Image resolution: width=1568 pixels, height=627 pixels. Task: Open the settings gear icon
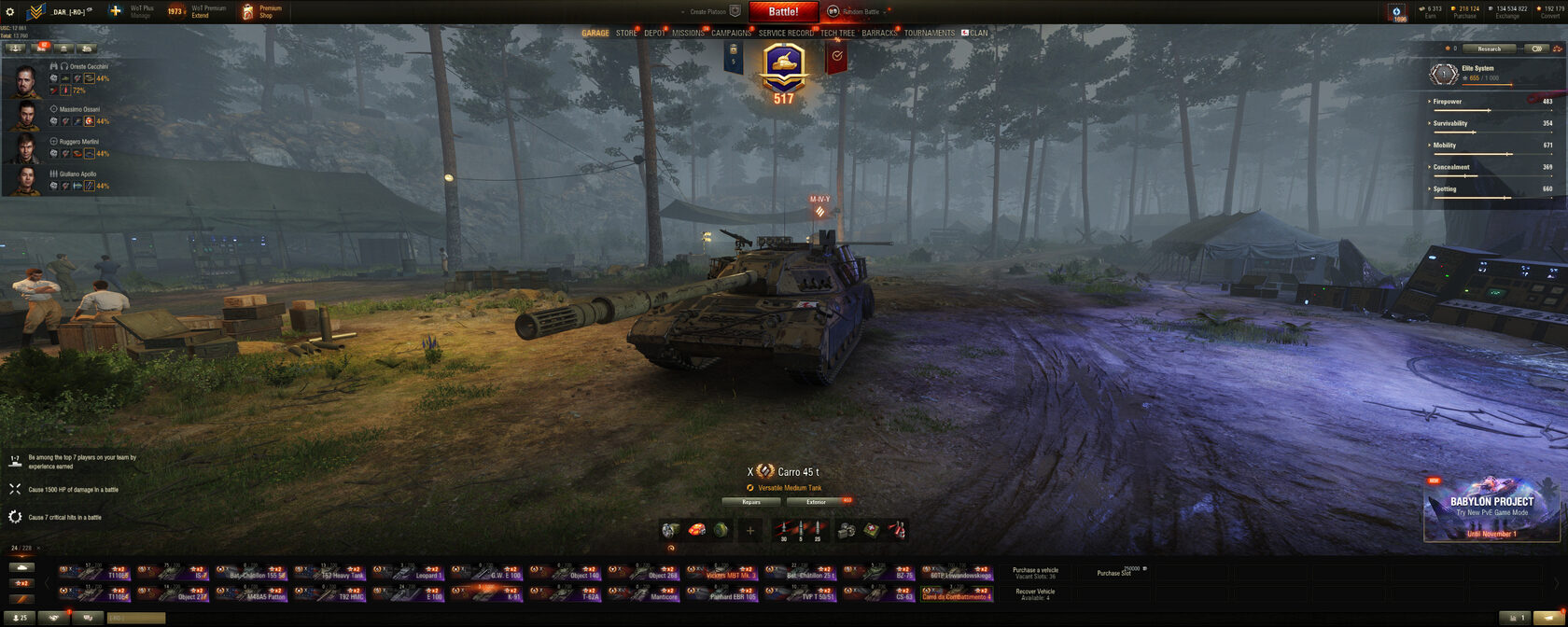10,12
